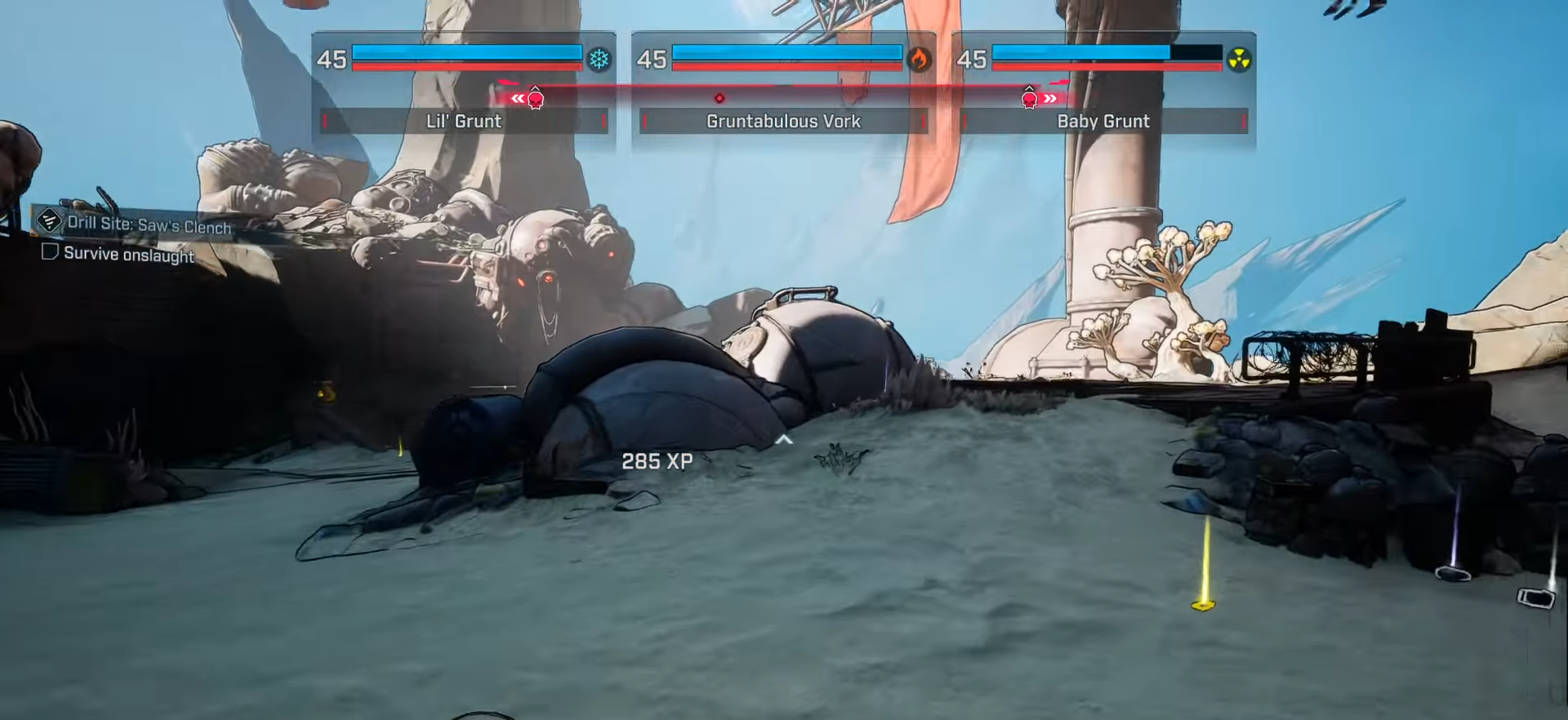The height and width of the screenshot is (720, 1568).
Task: Select the red skull marker on the left boss bar
Action: 535,98
